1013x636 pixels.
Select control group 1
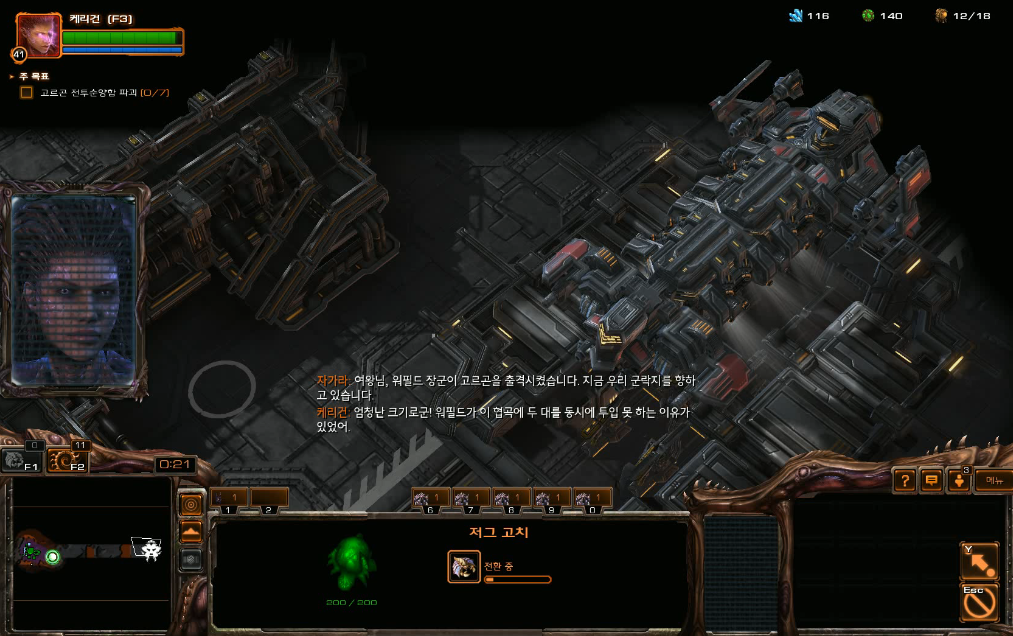[x=229, y=498]
